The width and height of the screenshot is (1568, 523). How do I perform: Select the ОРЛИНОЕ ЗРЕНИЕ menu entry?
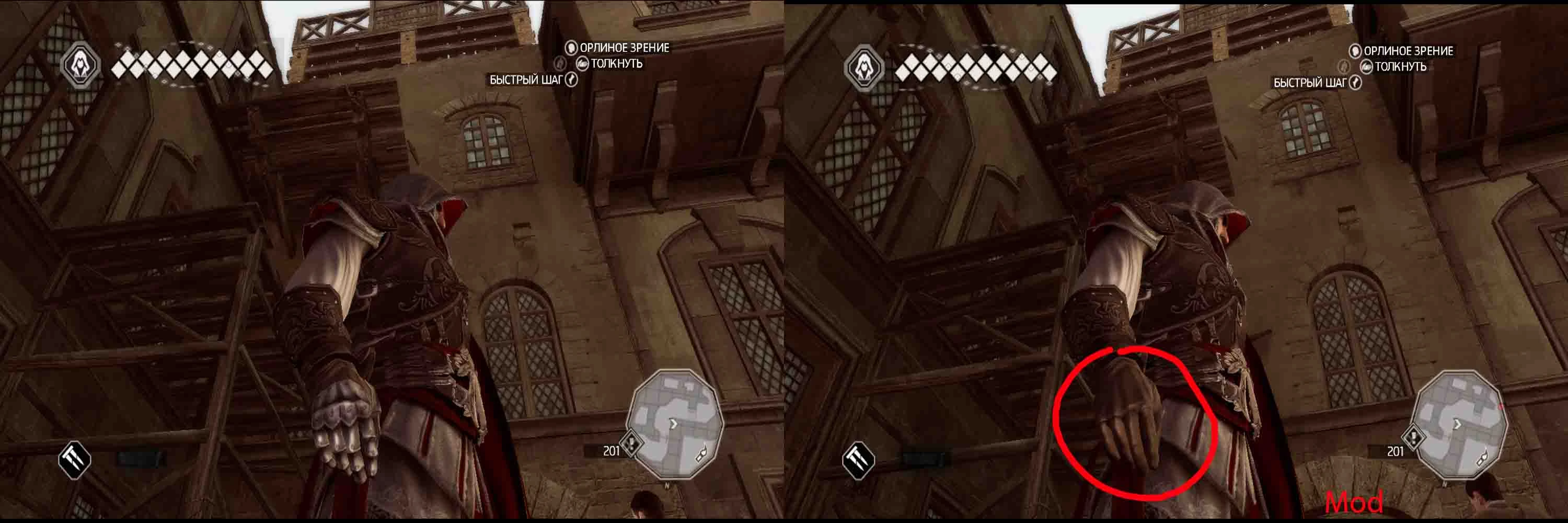point(625,49)
